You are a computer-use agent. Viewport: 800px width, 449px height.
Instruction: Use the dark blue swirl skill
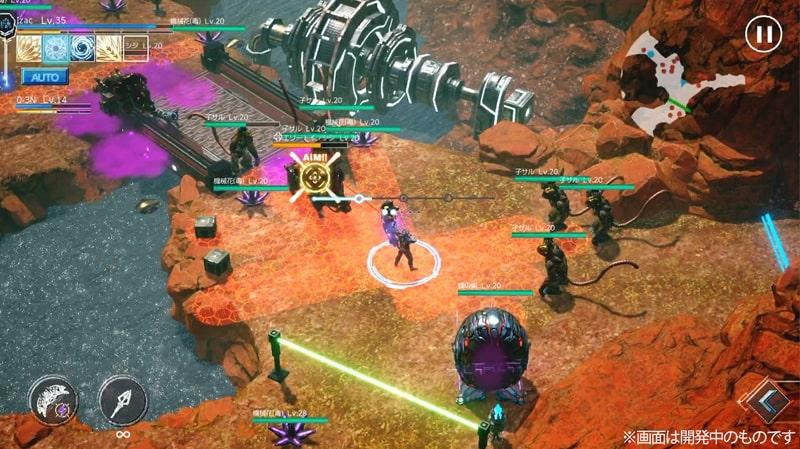82,48
